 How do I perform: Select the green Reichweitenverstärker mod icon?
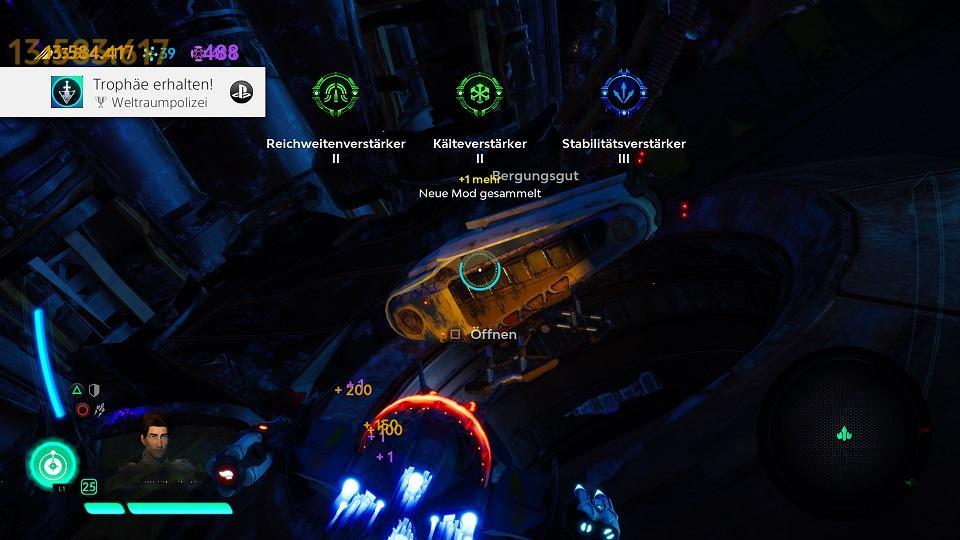(335, 93)
